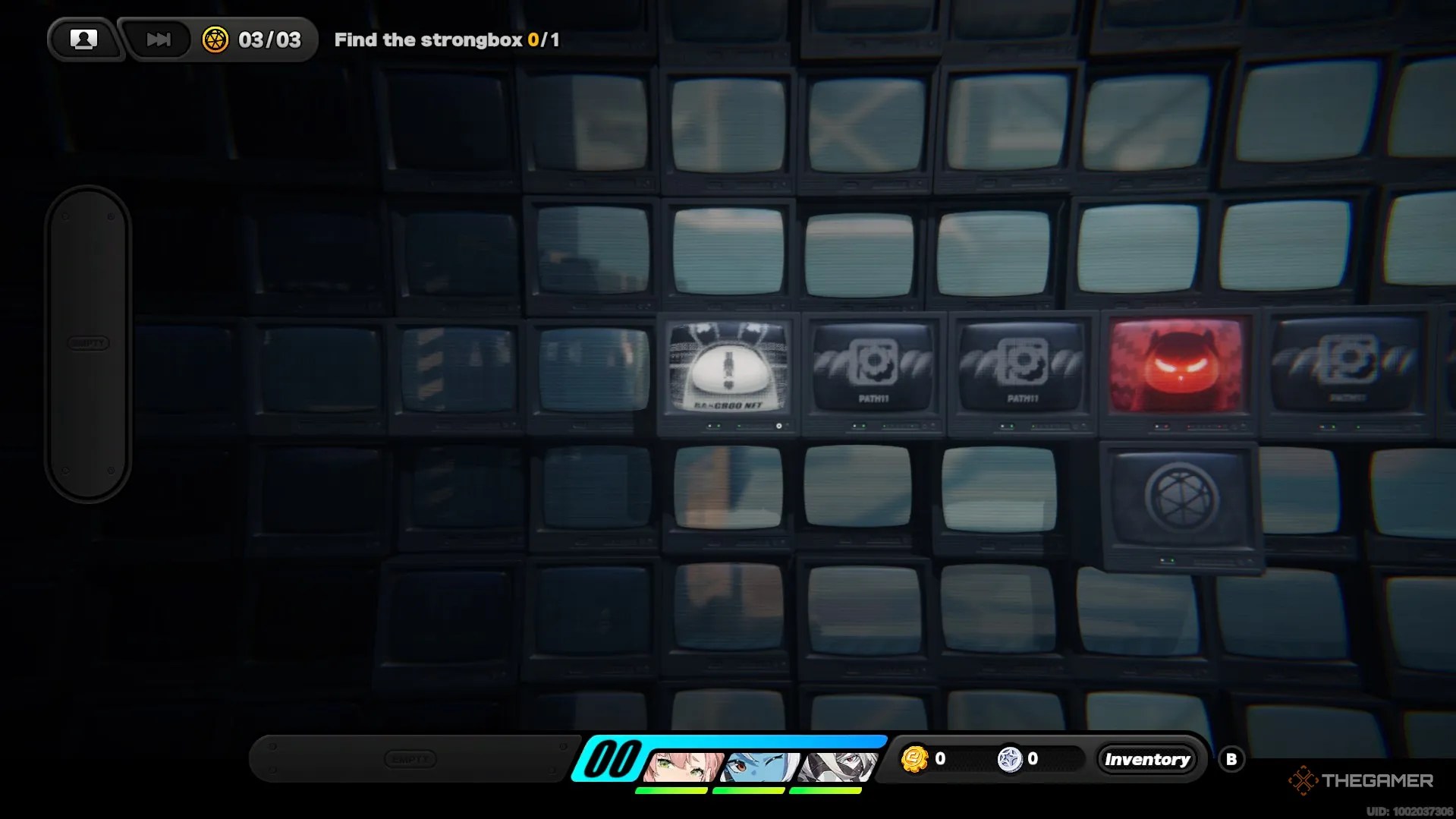Click the Denny coin currency icon
1456x819 pixels.
coord(914,758)
